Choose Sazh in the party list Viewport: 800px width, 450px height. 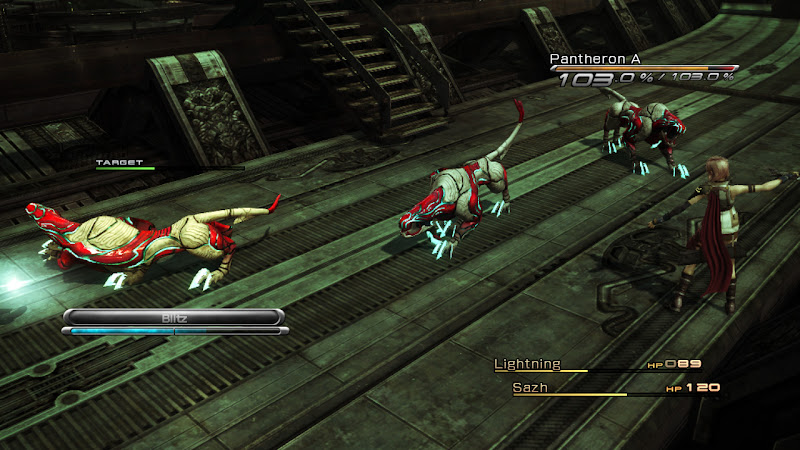point(530,386)
